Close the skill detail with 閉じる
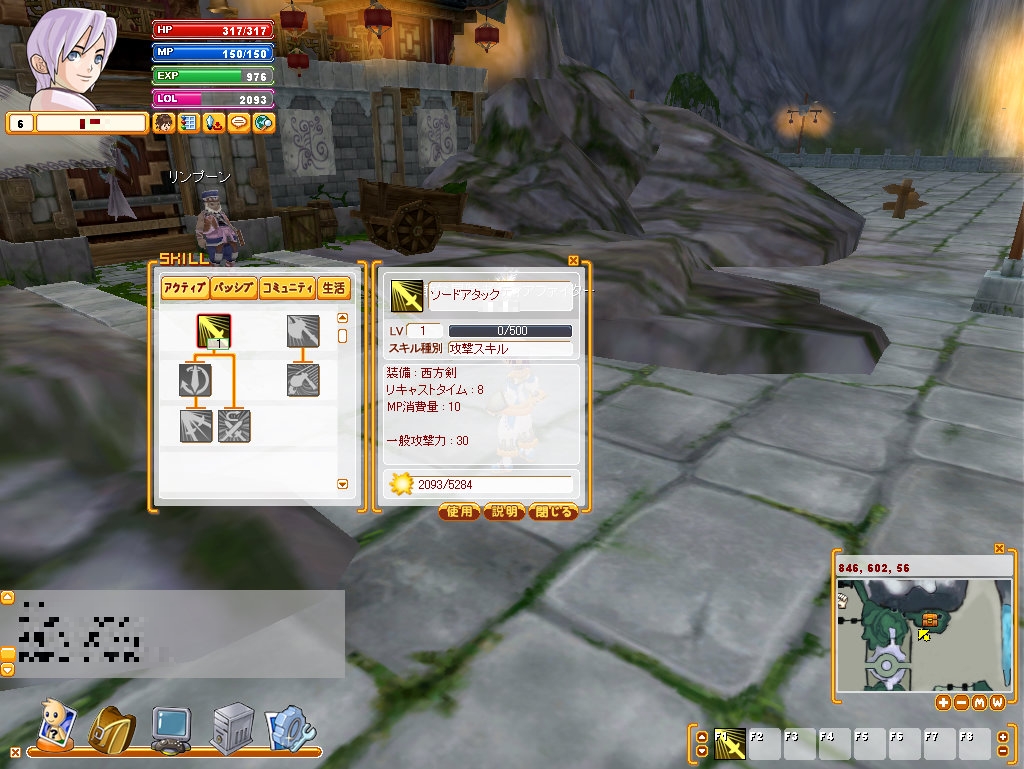1024x769 pixels. pyautogui.click(x=553, y=512)
